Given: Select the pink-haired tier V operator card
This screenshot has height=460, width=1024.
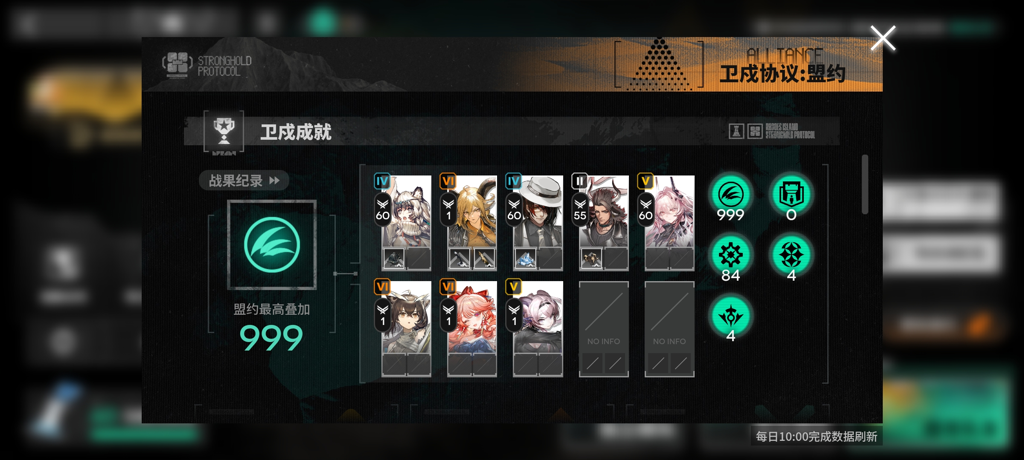Looking at the screenshot, I should pyautogui.click(x=669, y=221).
